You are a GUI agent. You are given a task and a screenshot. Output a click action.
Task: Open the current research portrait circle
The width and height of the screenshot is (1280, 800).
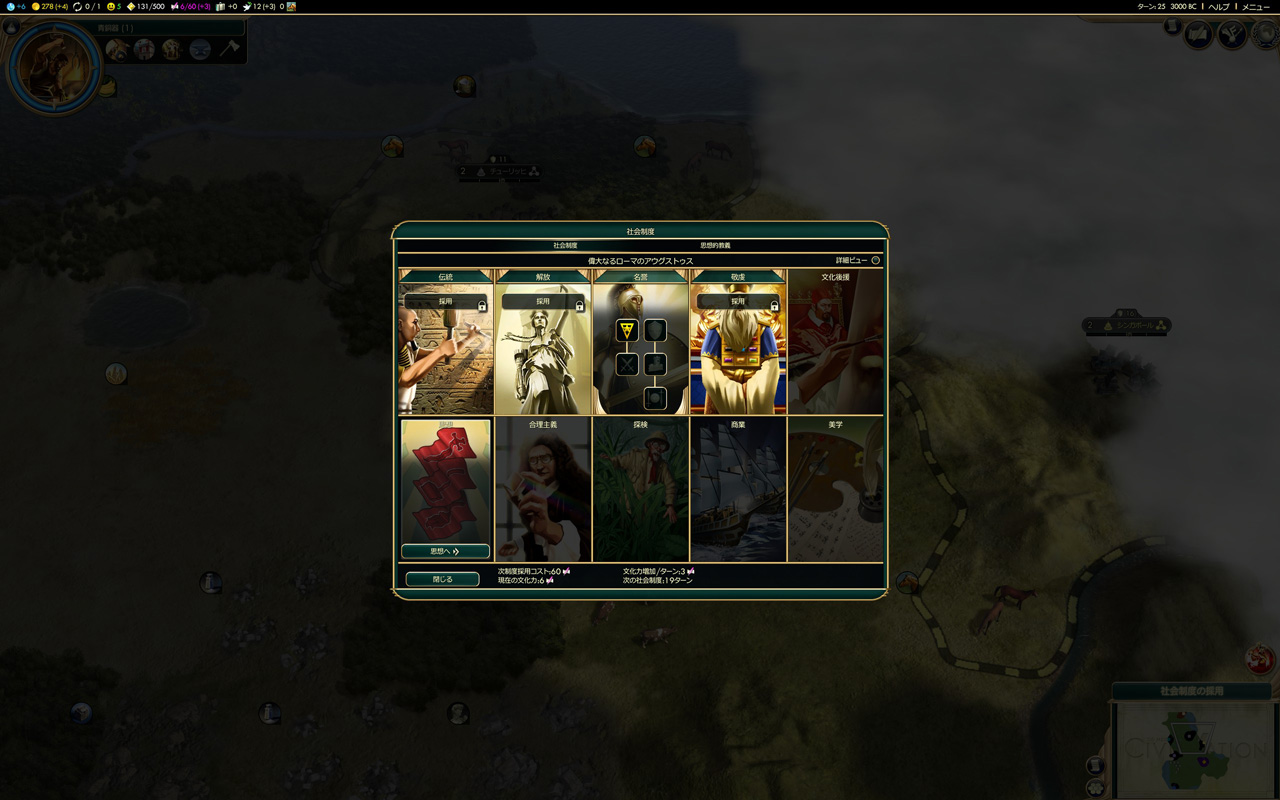[53, 68]
